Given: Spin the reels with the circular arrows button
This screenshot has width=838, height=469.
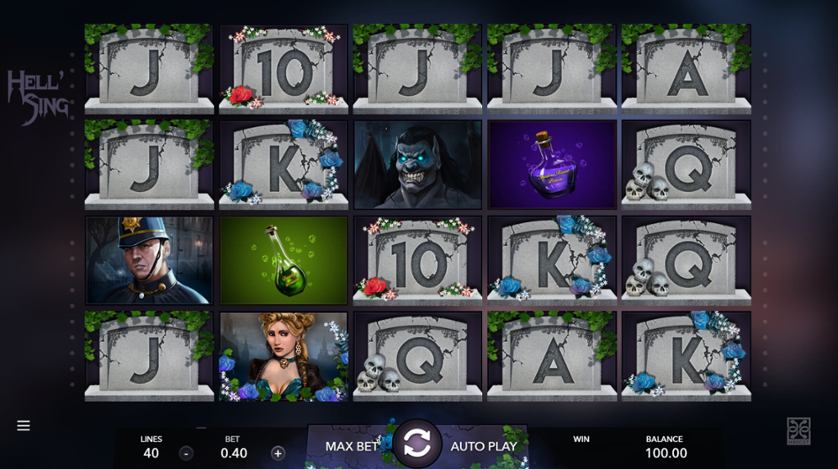Looking at the screenshot, I should tap(416, 445).
